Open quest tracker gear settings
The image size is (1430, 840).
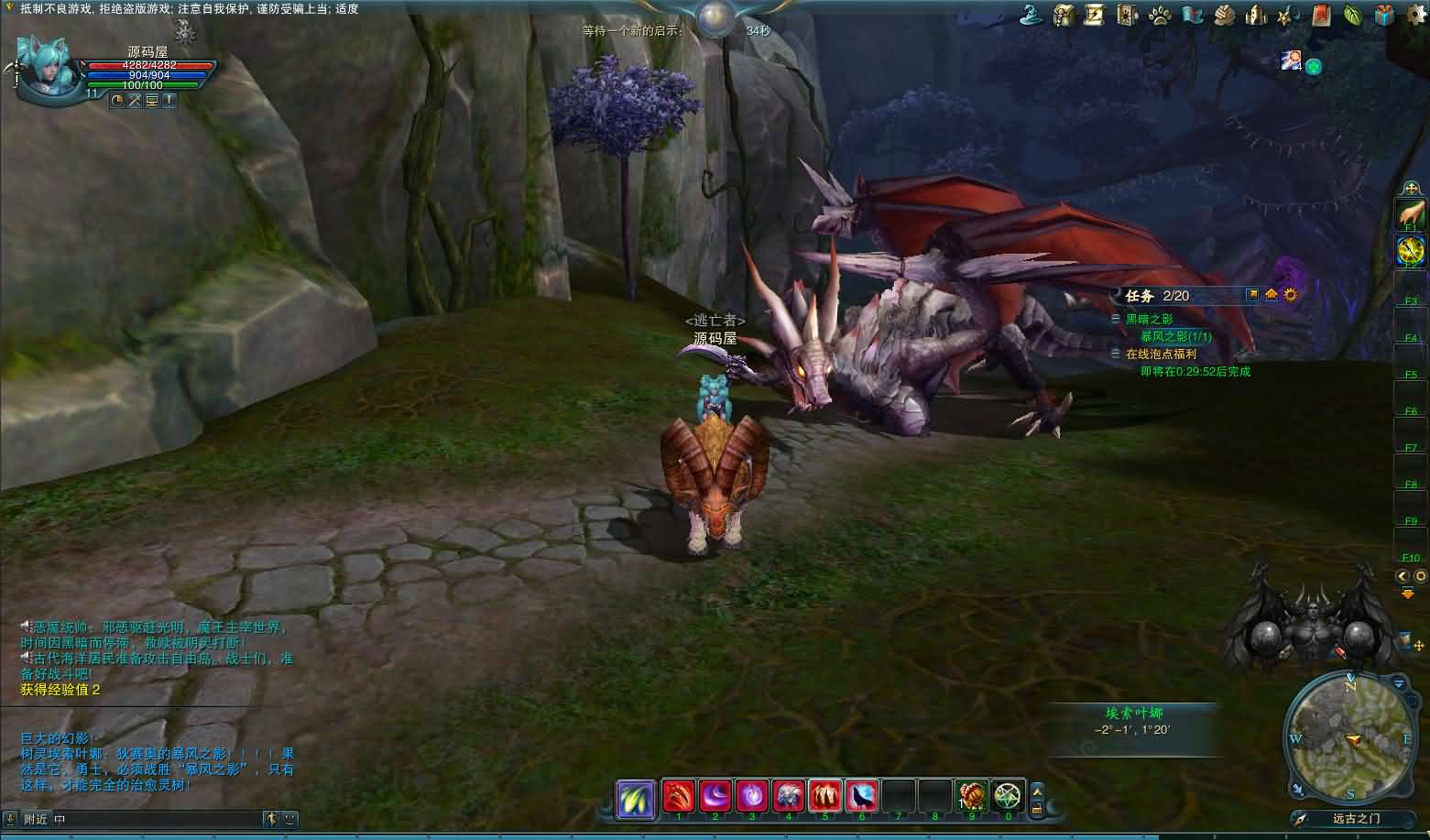1291,295
